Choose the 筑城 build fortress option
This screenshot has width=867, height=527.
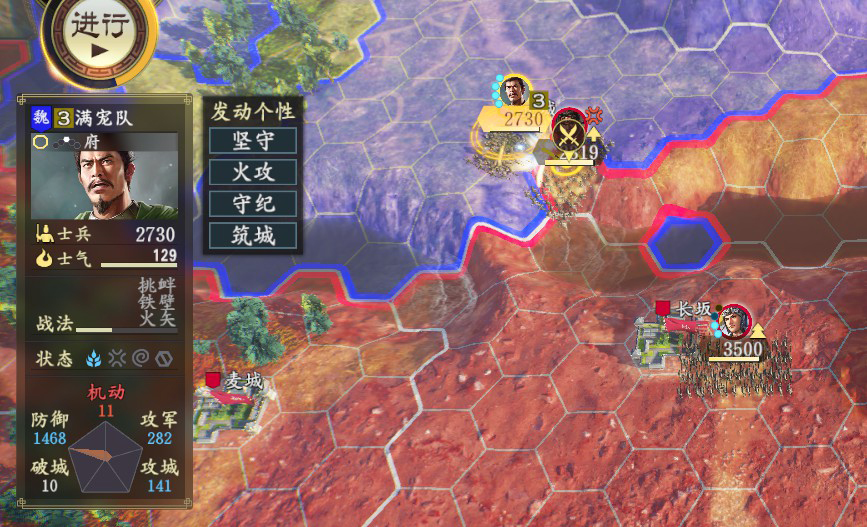pyautogui.click(x=253, y=236)
